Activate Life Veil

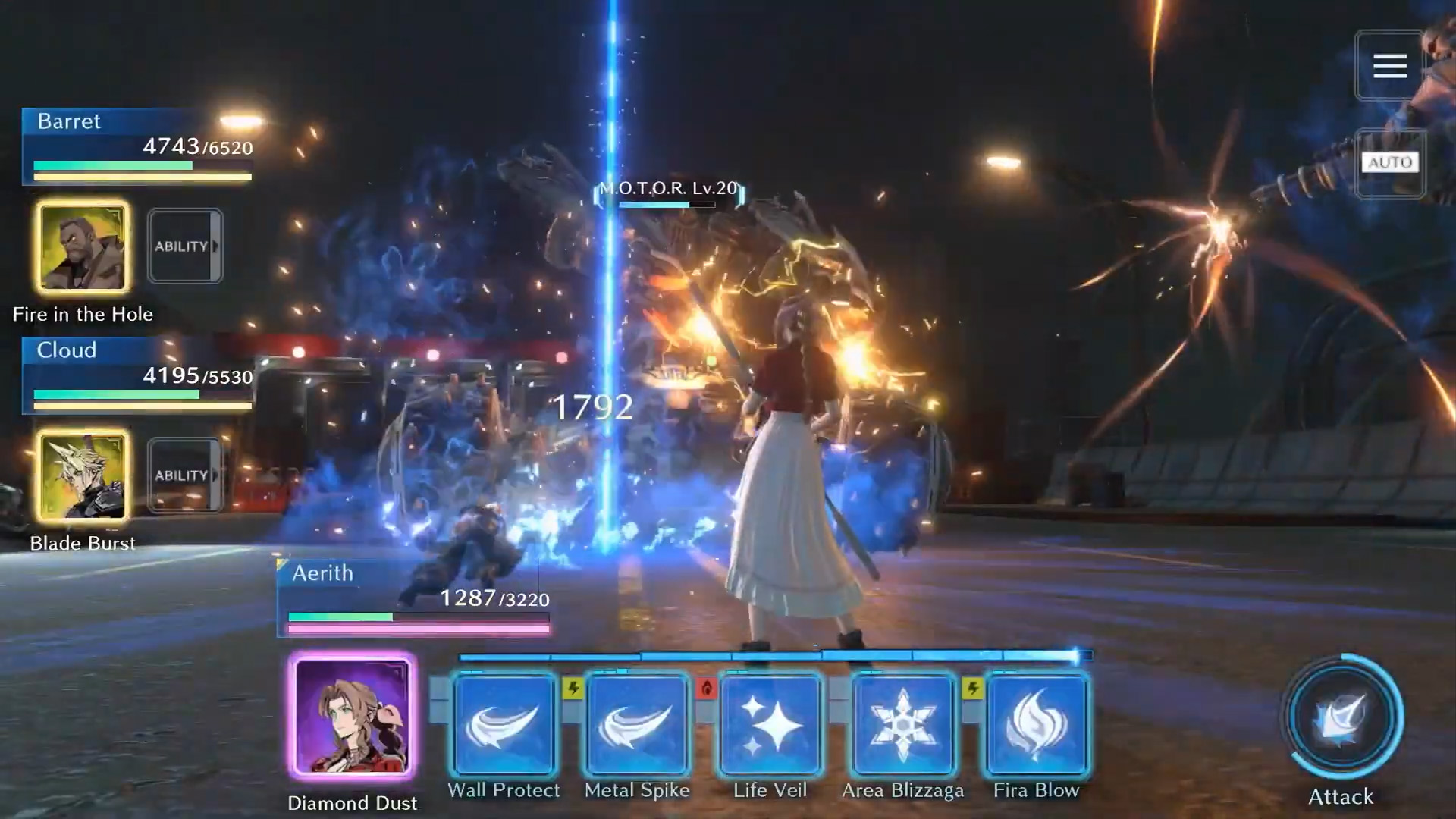click(769, 724)
